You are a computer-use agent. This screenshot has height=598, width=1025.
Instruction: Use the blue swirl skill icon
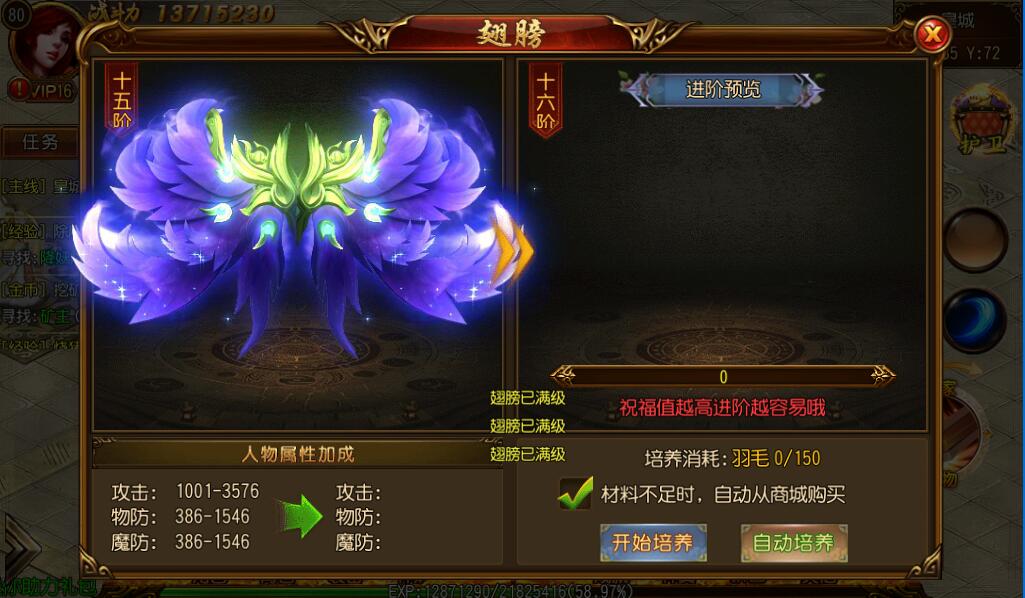coord(975,319)
